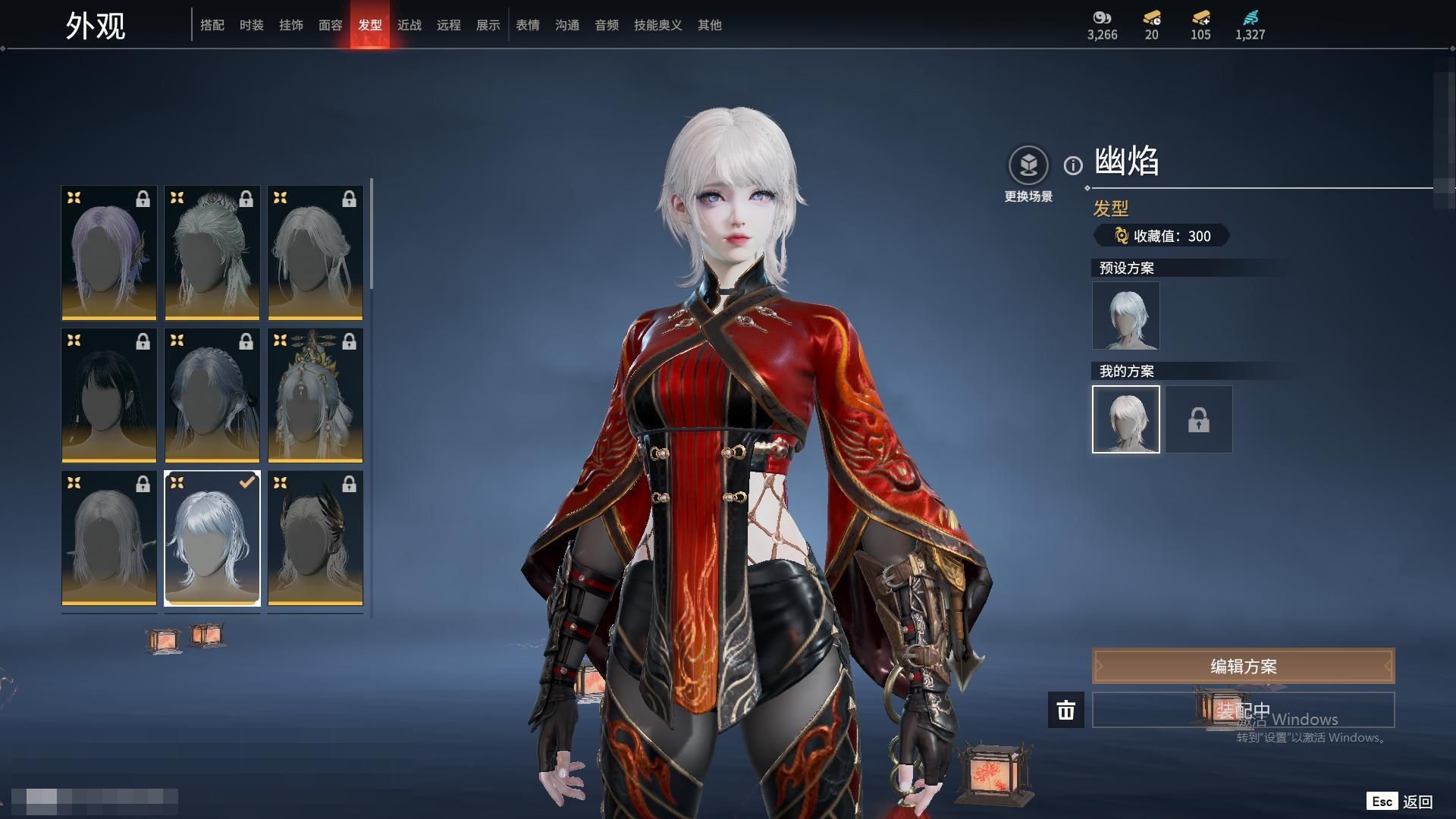Choose the hairstyle with dark feather accessory
The width and height of the screenshot is (1456, 819).
coord(315,538)
